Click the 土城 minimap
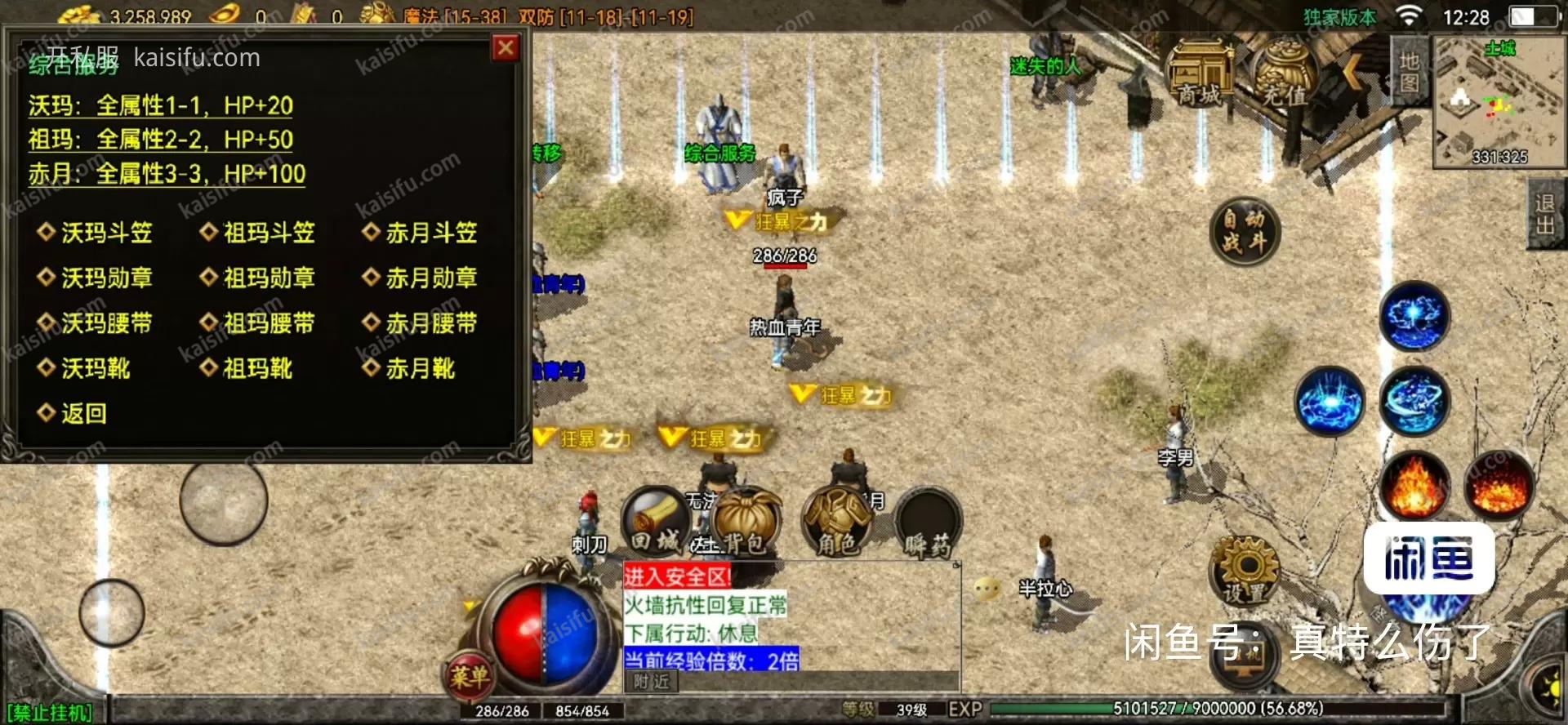The image size is (1568, 725). tap(1499, 102)
